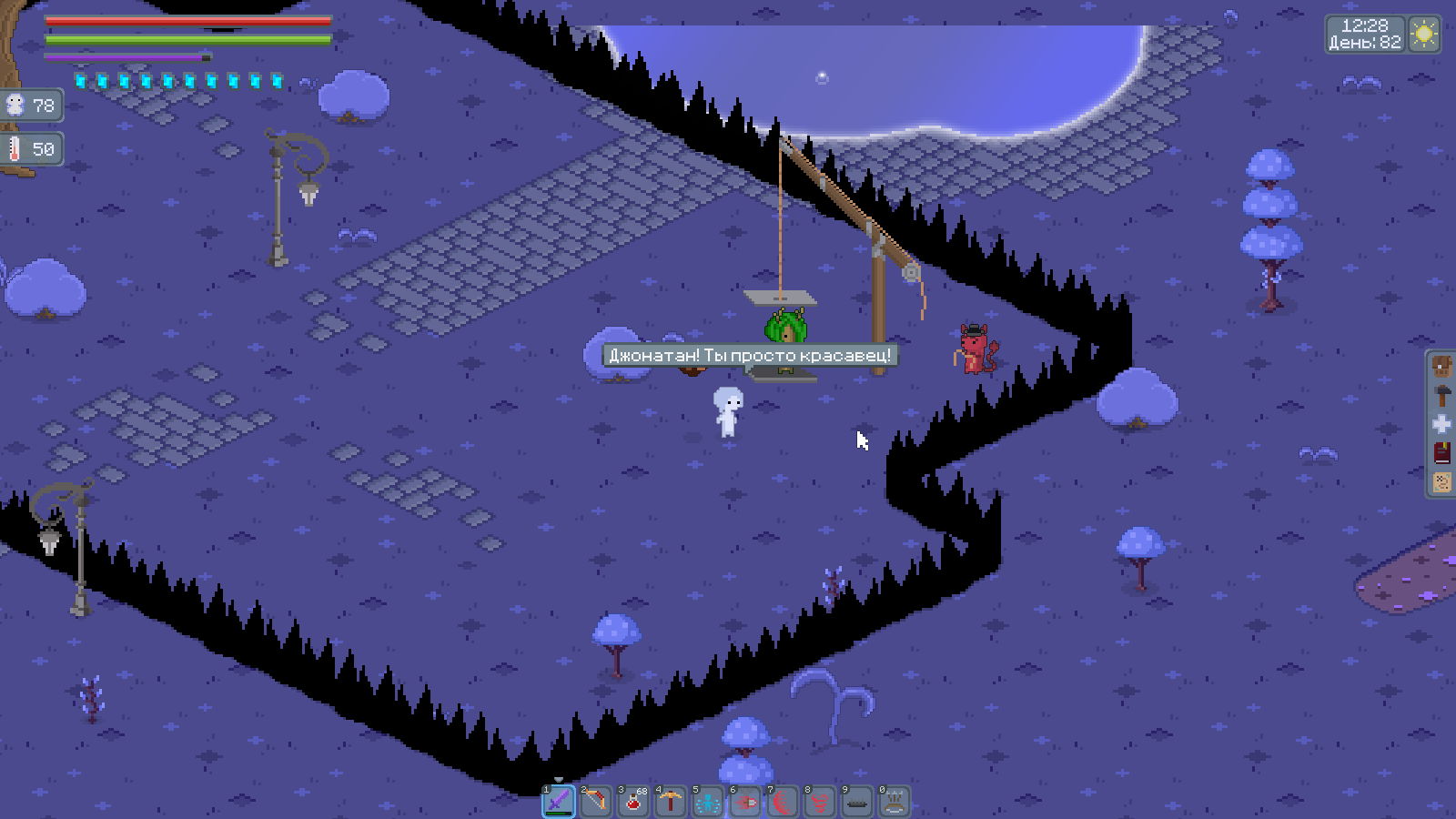
Task: Open the red journal book
Action: pos(1442,453)
